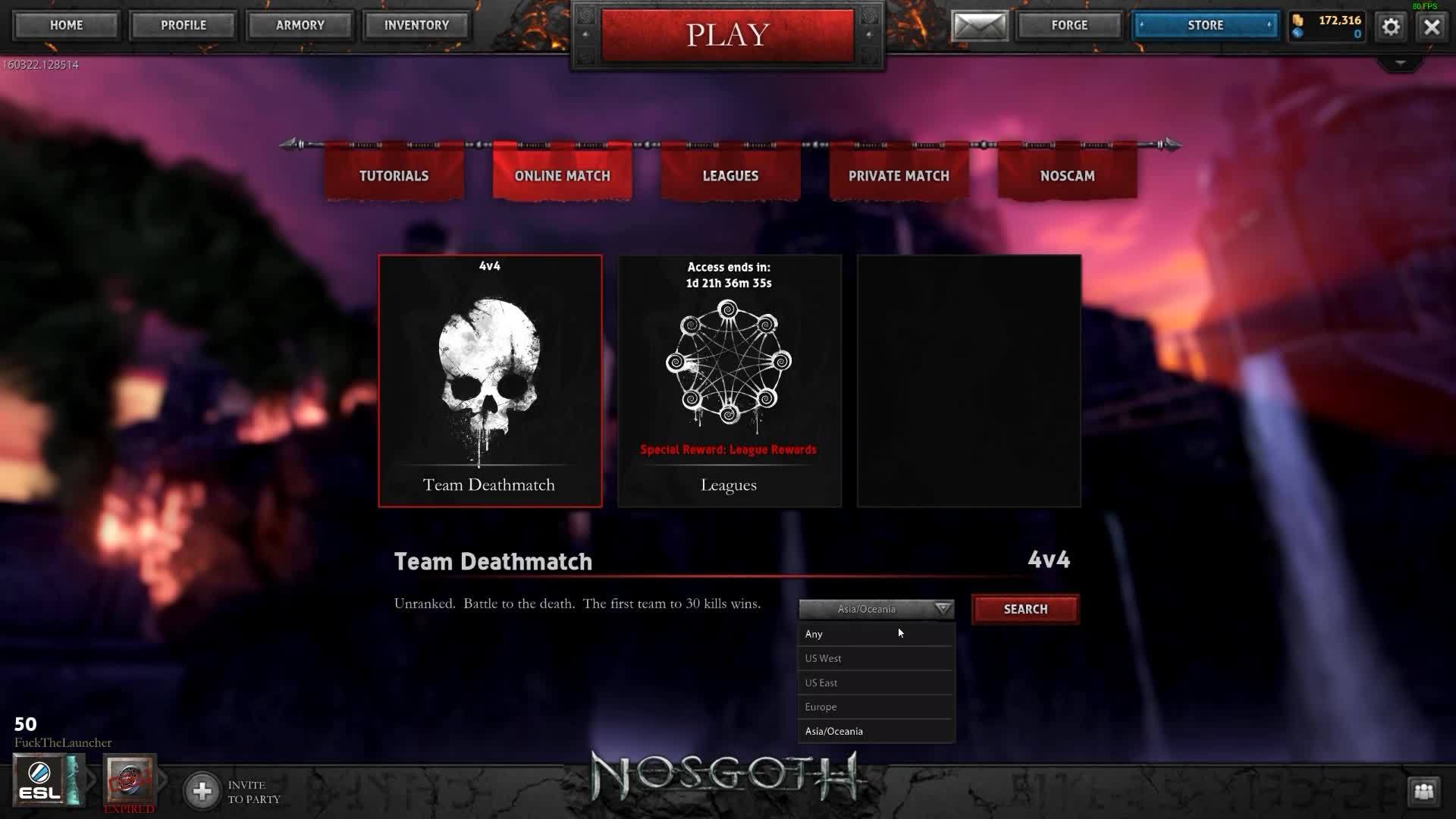Select the Leagues game mode card

point(729,379)
